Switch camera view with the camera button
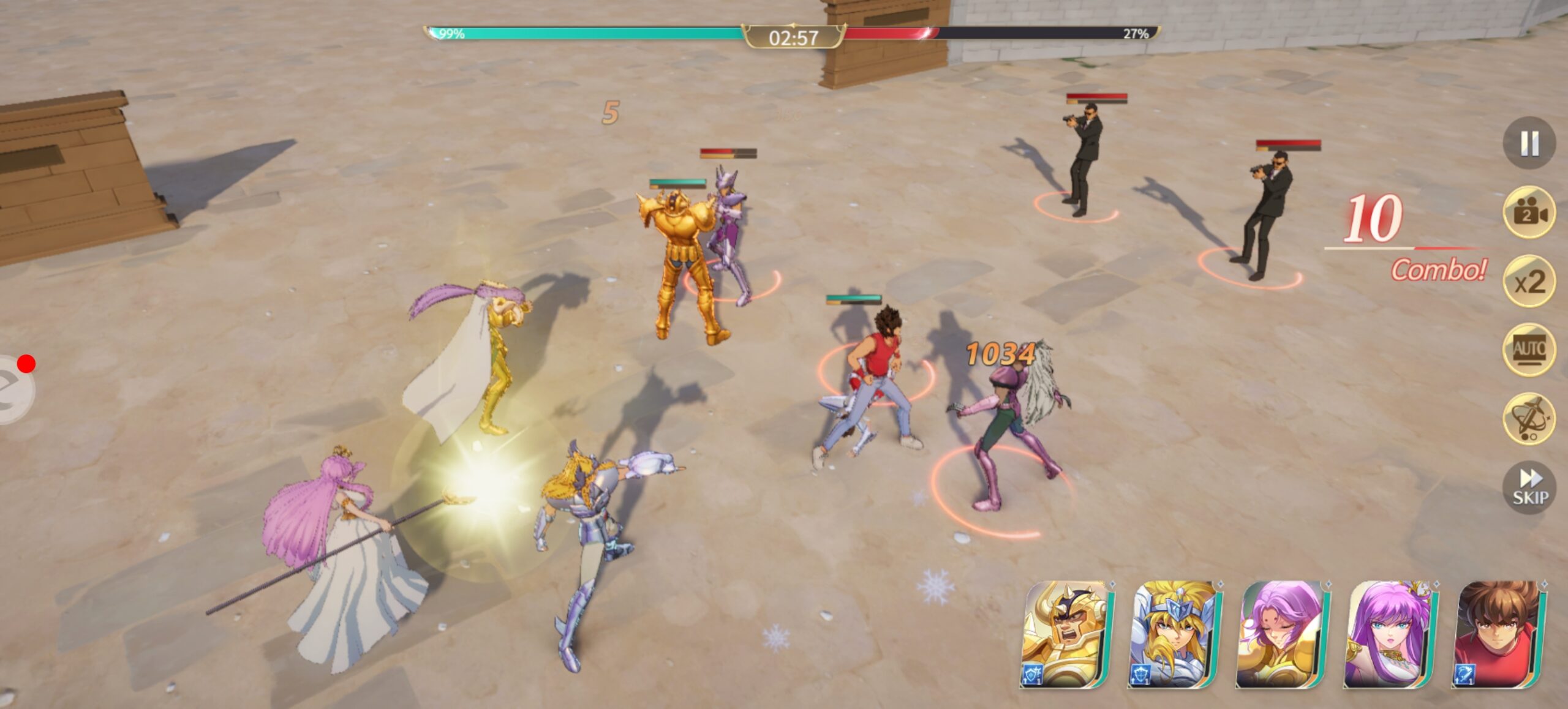Viewport: 1568px width, 709px height. point(1529,212)
